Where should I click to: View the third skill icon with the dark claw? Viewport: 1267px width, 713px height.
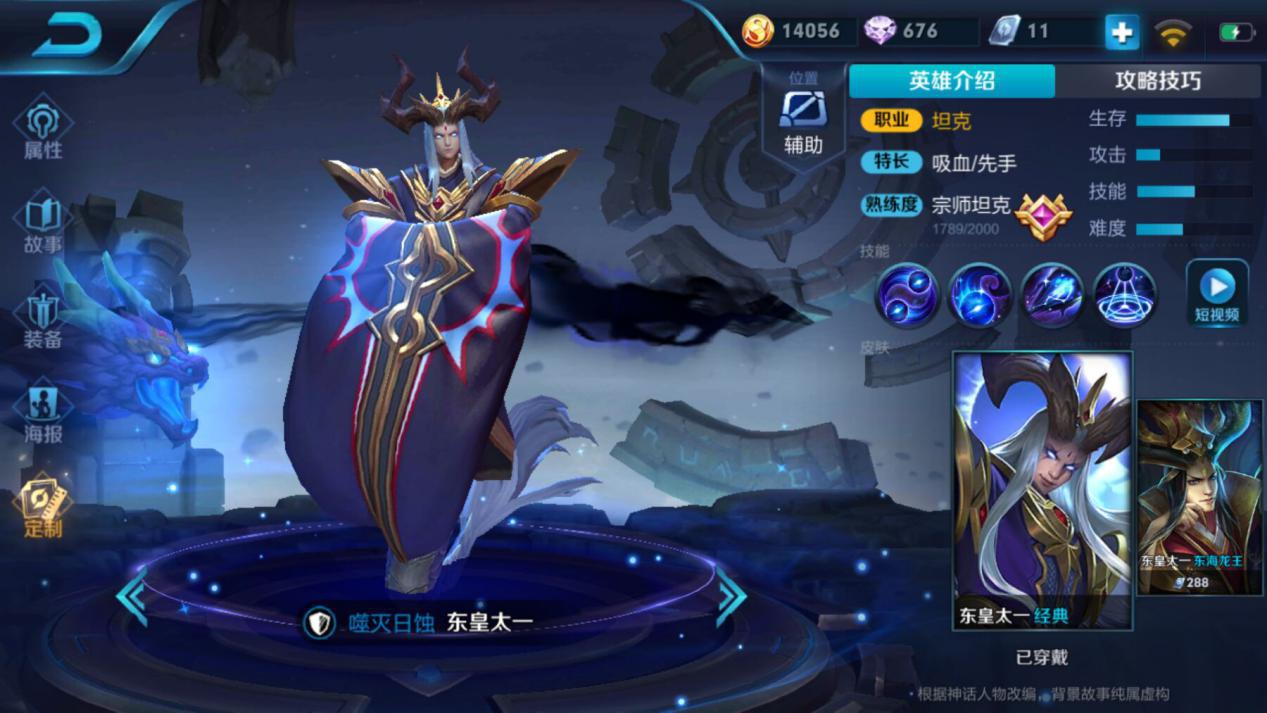tap(1052, 295)
